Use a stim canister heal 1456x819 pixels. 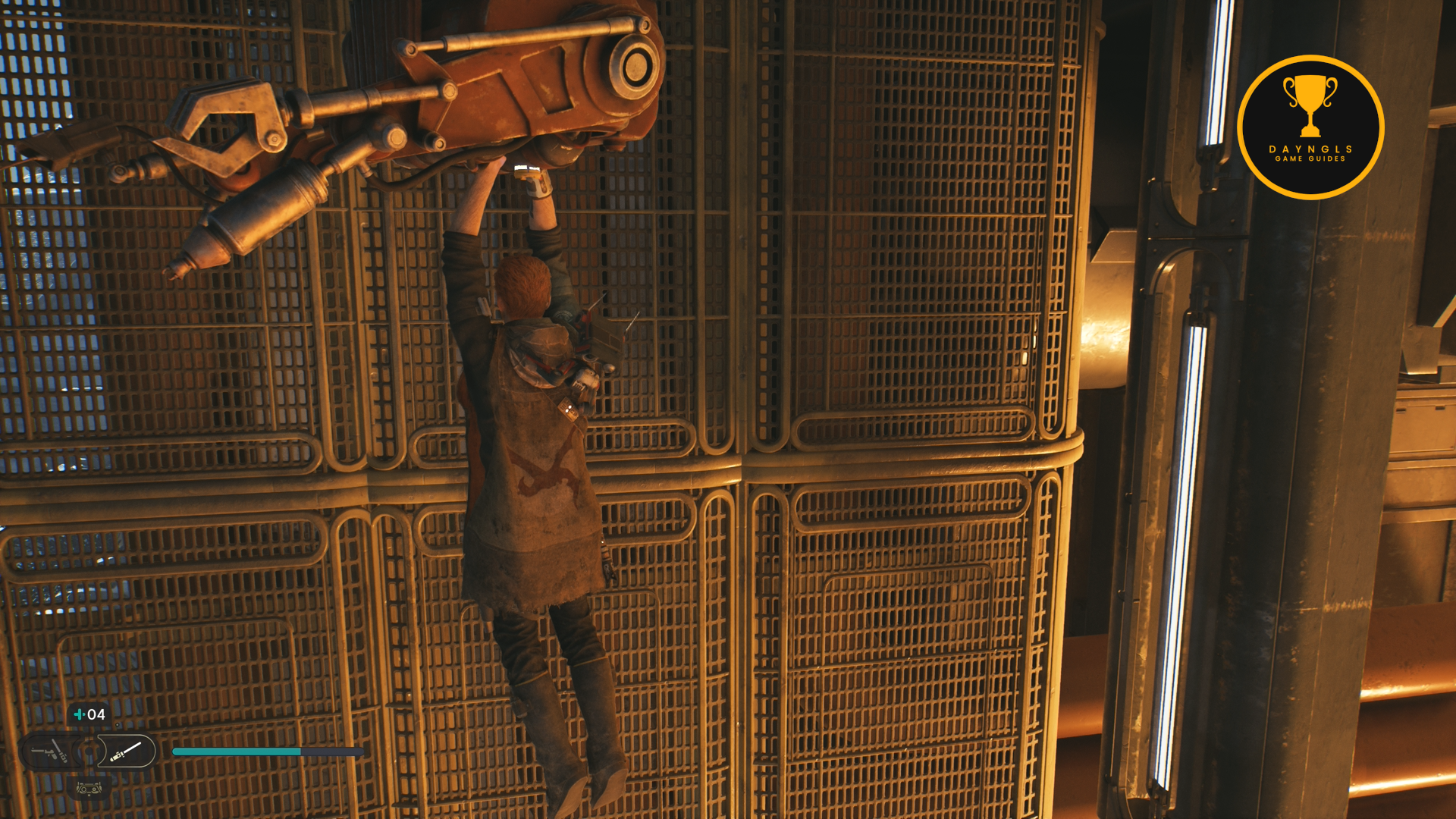click(89, 714)
